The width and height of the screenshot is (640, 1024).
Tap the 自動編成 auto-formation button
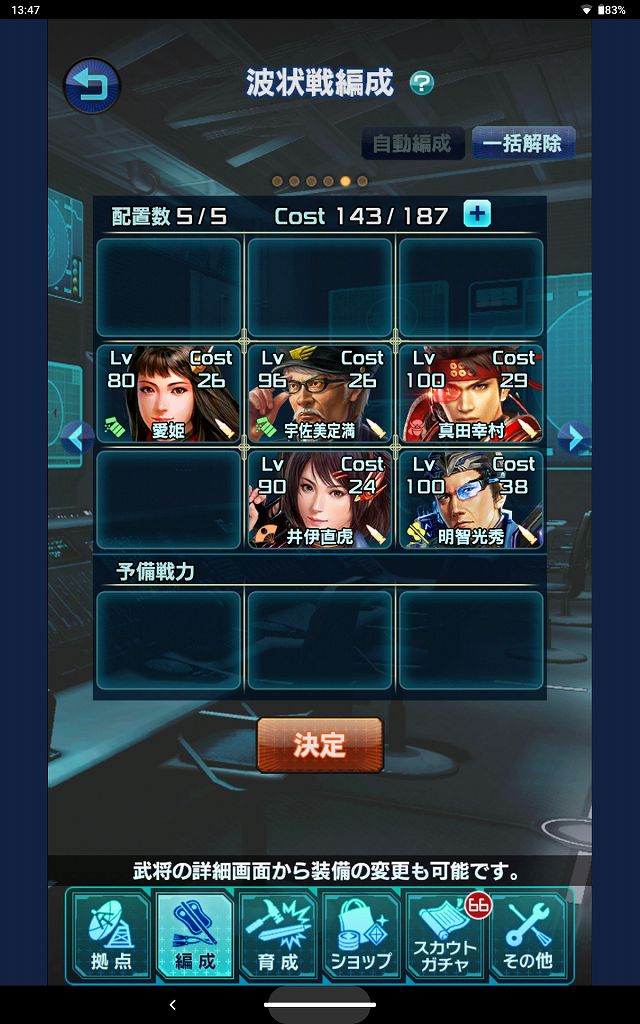412,143
